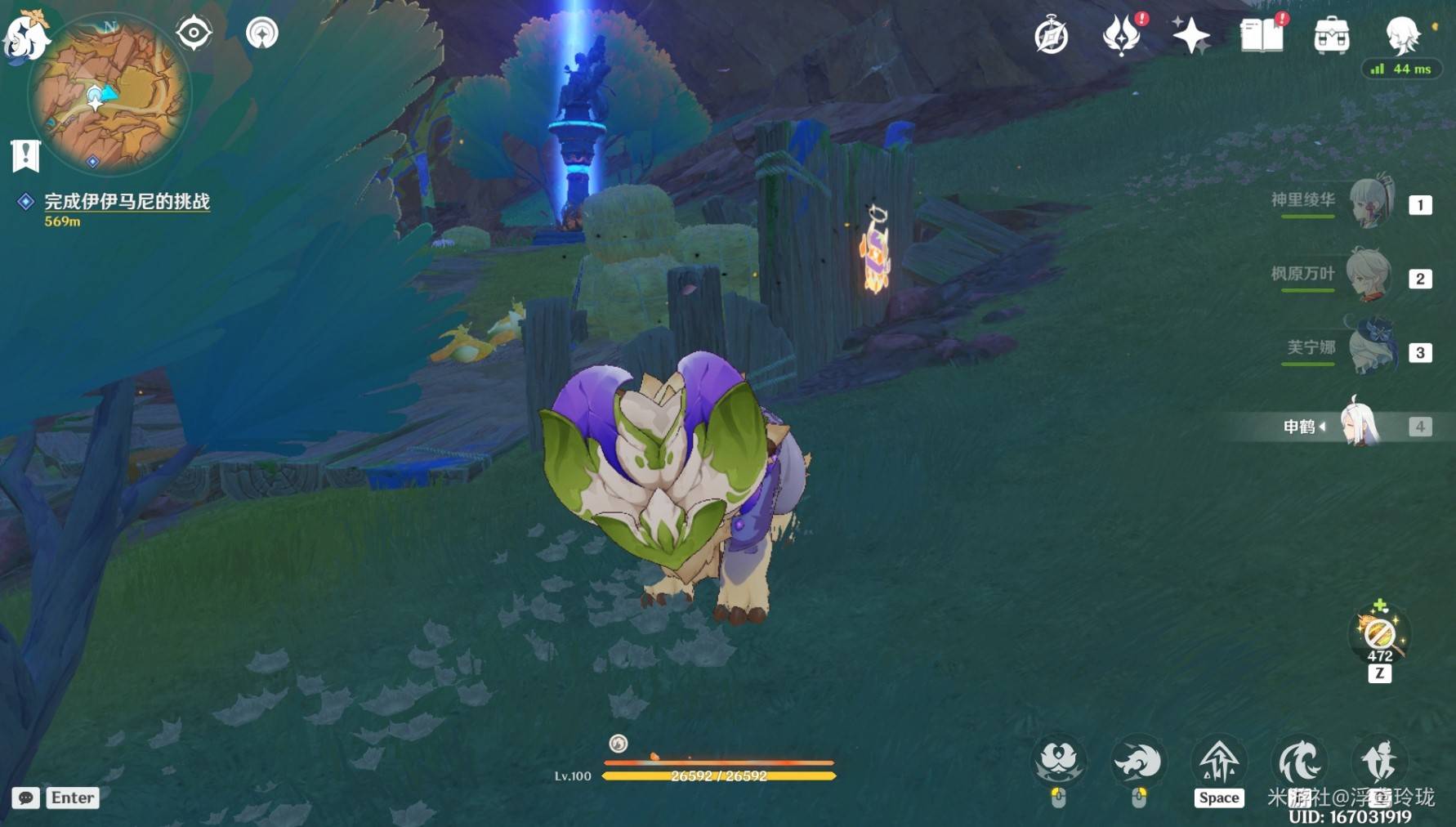The width and height of the screenshot is (1456, 827).
Task: Activate the beast face skill icon
Action: point(1058,762)
